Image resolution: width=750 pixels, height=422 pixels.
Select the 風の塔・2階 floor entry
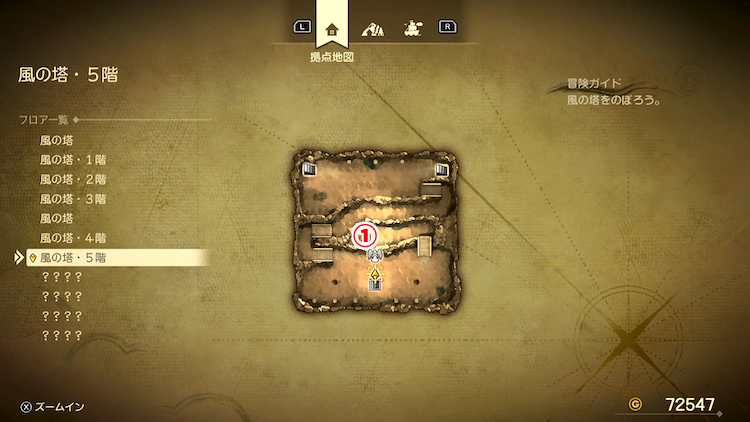click(73, 179)
